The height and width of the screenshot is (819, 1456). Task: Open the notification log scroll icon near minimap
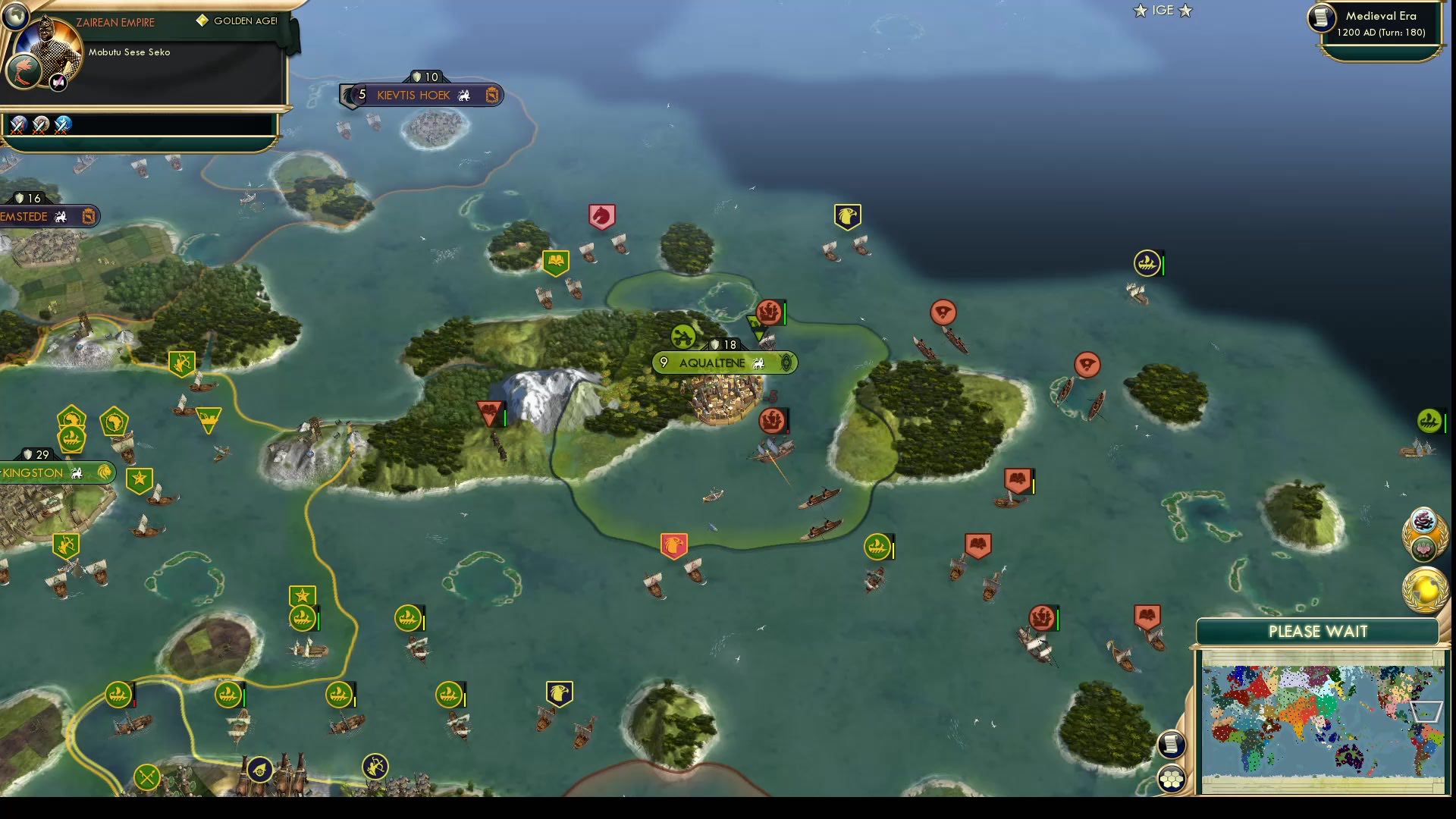(x=1172, y=745)
